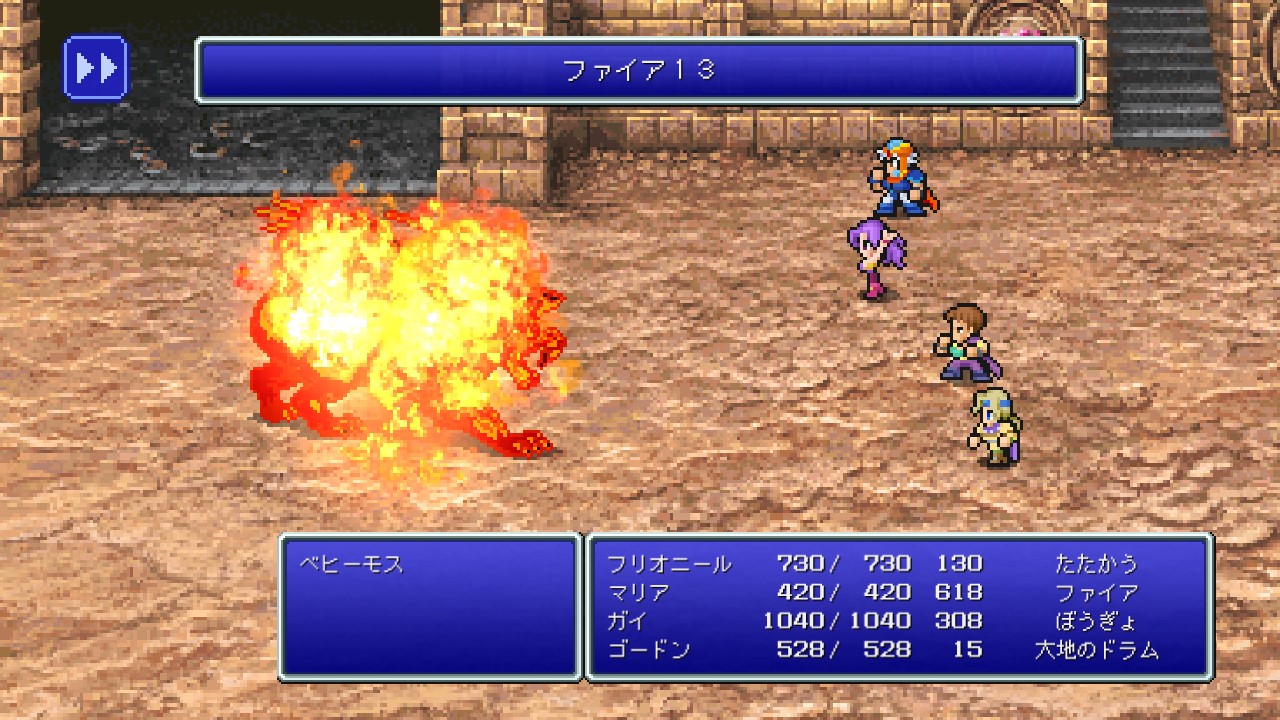Select ゴードン's row in the status panel
Viewport: 1280px width, 720px height.
(800, 648)
